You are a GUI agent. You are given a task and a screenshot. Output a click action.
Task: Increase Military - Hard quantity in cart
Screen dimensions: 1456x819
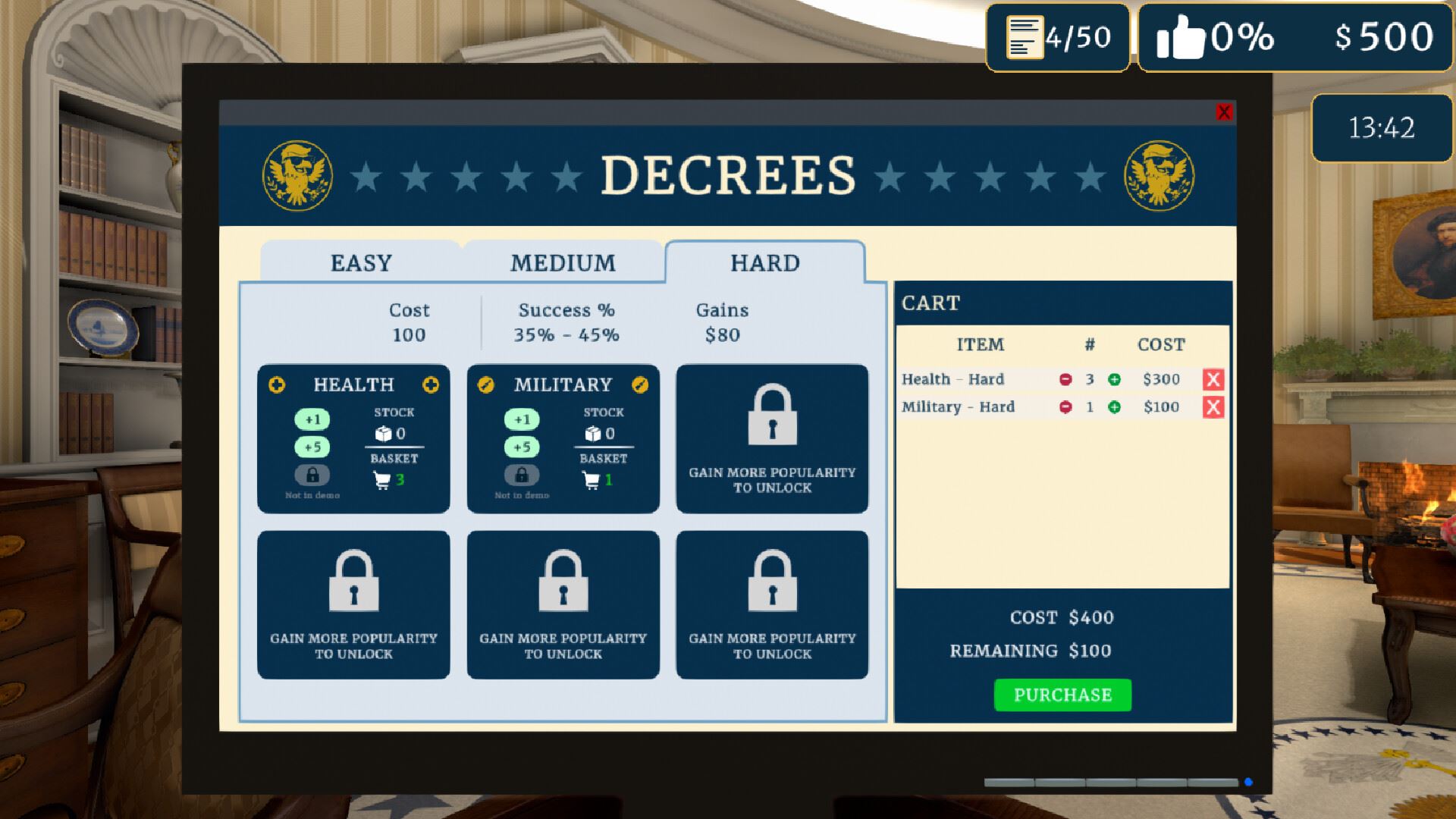coord(1114,407)
